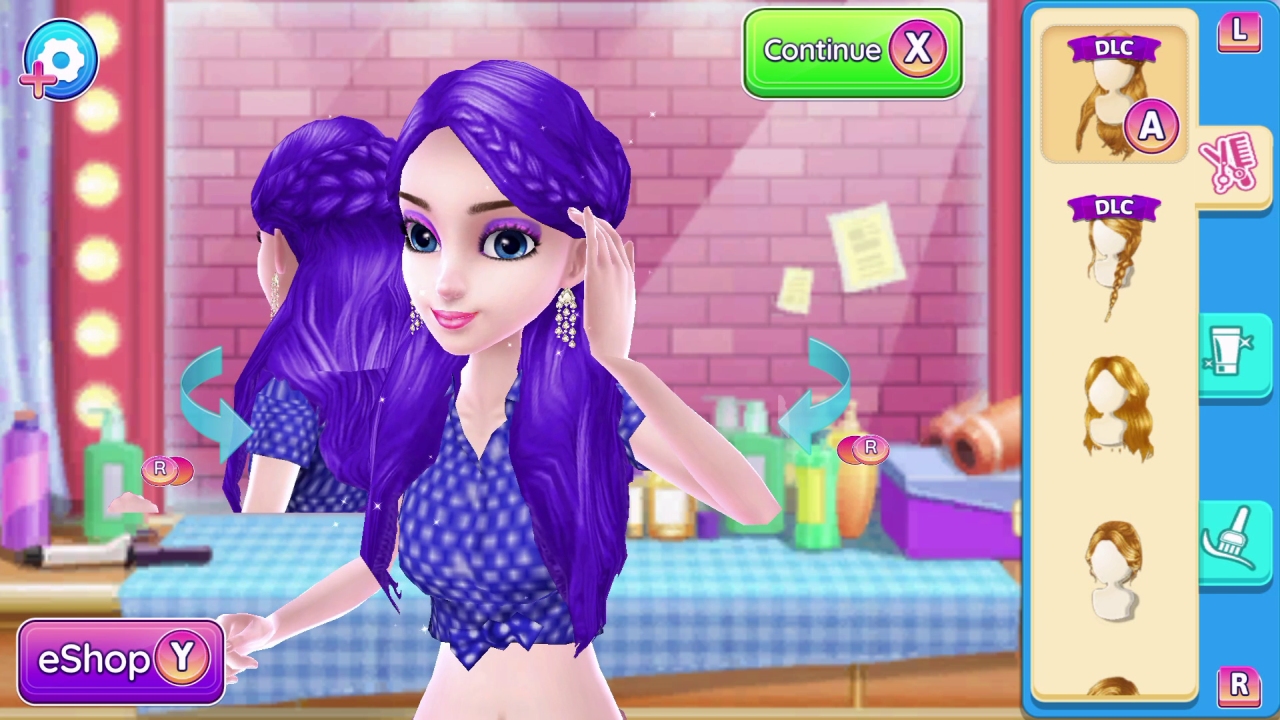The height and width of the screenshot is (720, 1280).
Task: Select the blonde curly wig
Action: (x=1113, y=570)
